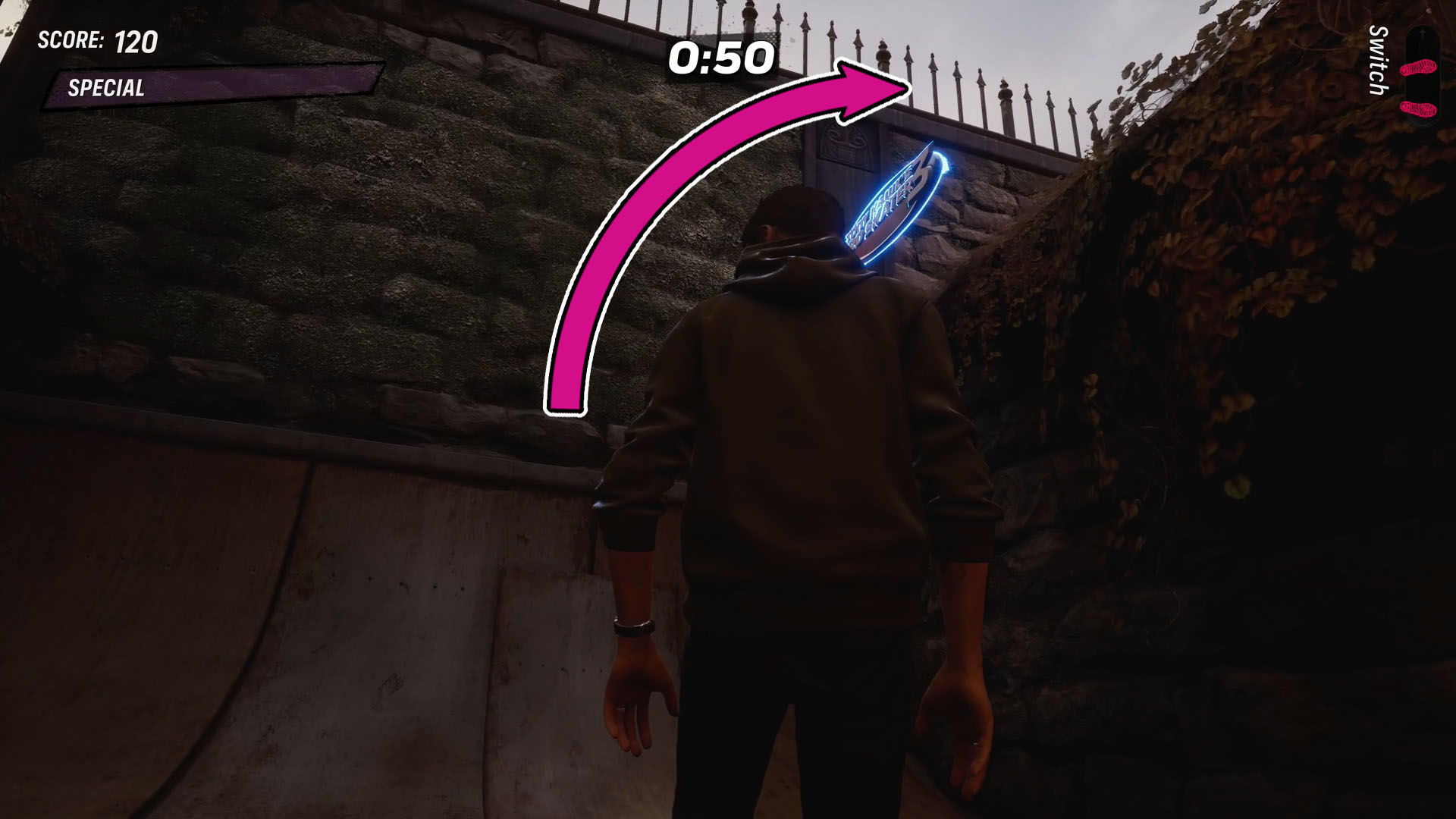The height and width of the screenshot is (819, 1456).
Task: Select the SPECIAL tab in the HUD
Action: click(x=106, y=88)
